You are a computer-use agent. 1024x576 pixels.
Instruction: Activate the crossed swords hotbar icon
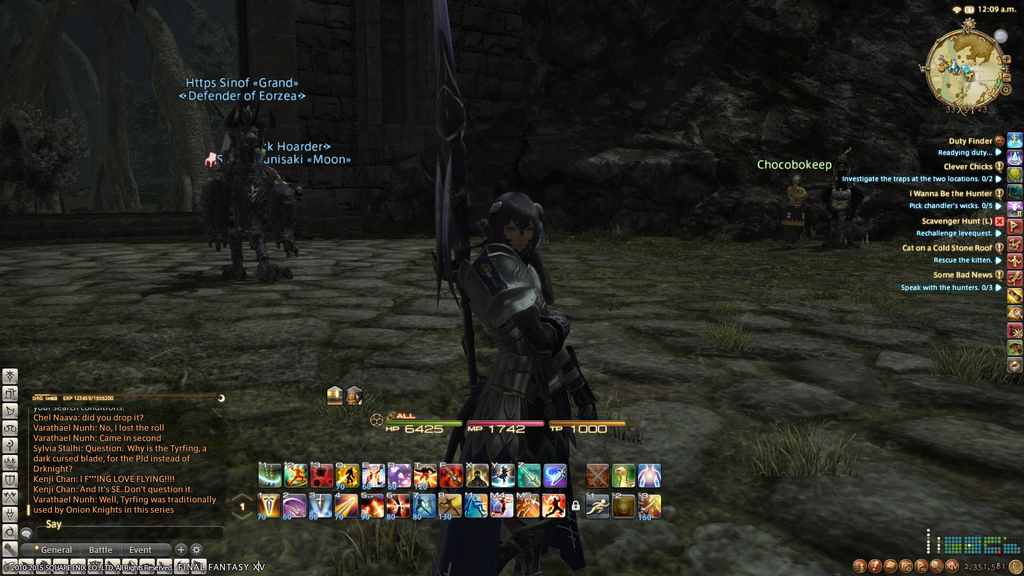[597, 476]
